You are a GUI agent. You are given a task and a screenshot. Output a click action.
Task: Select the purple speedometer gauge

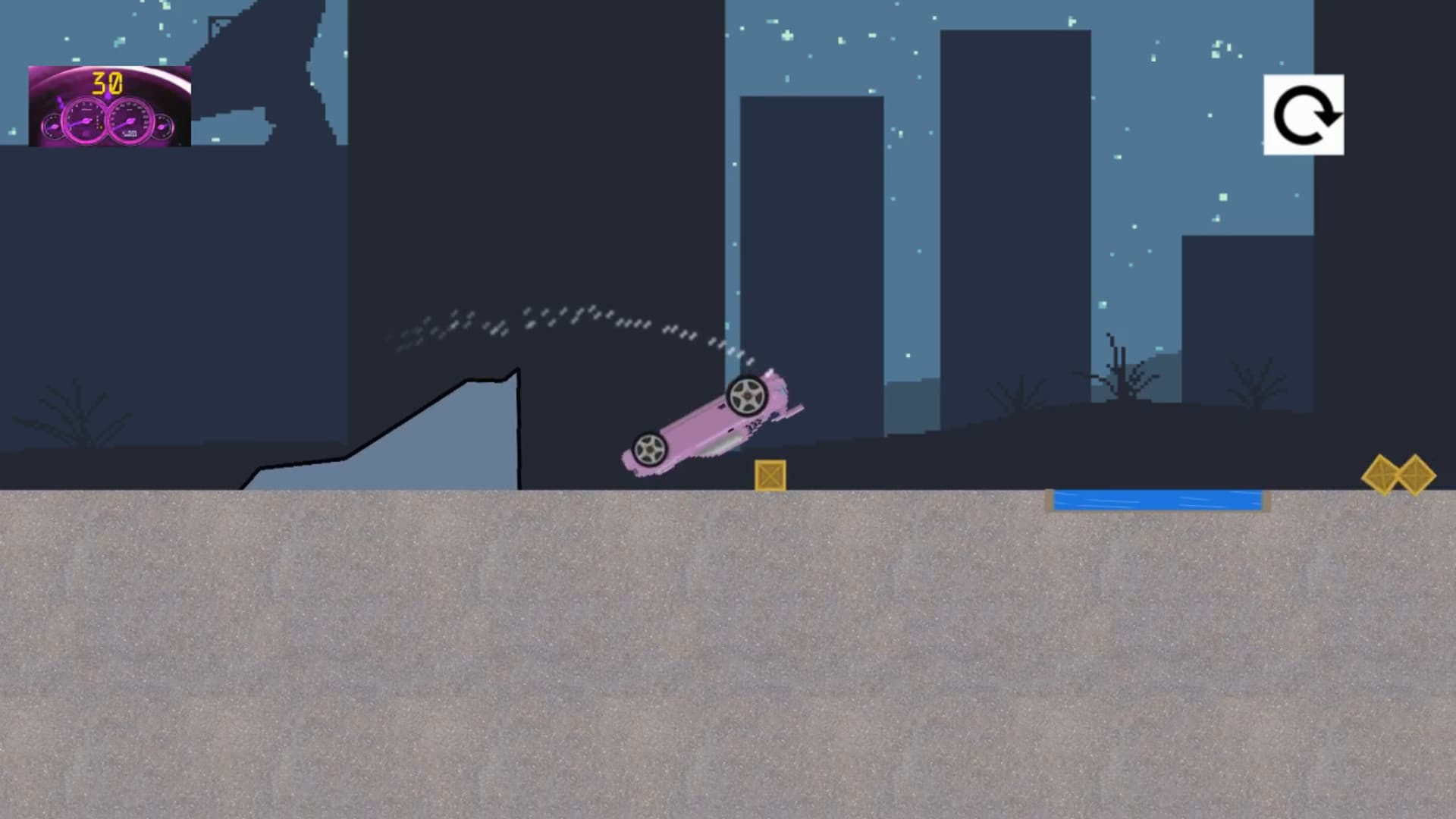click(x=130, y=120)
